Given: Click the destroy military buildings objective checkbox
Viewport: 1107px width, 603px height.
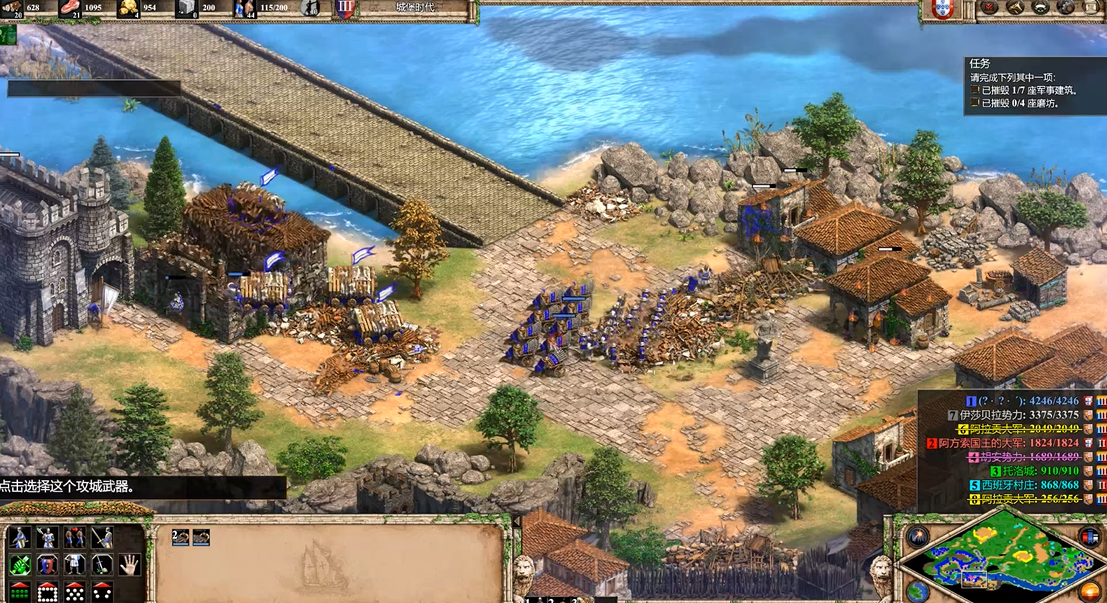Looking at the screenshot, I should pyautogui.click(x=974, y=90).
